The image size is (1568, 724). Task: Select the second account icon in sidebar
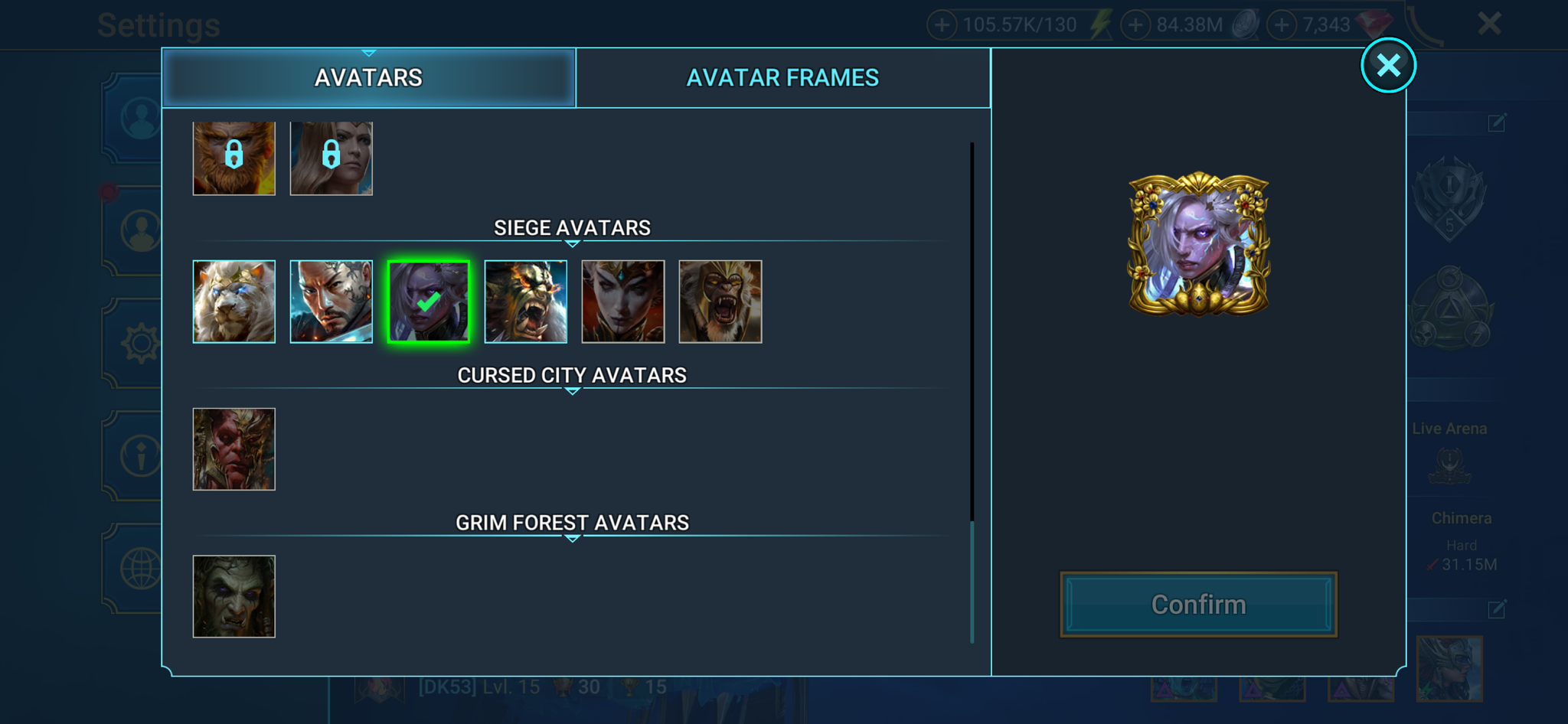(x=141, y=230)
